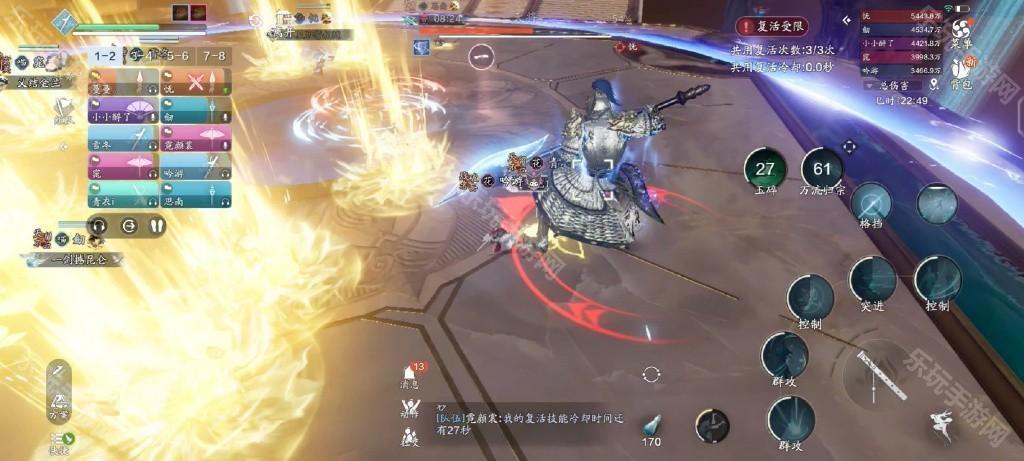
Task: Switch to the 1-2 squad tab
Action: [106, 57]
